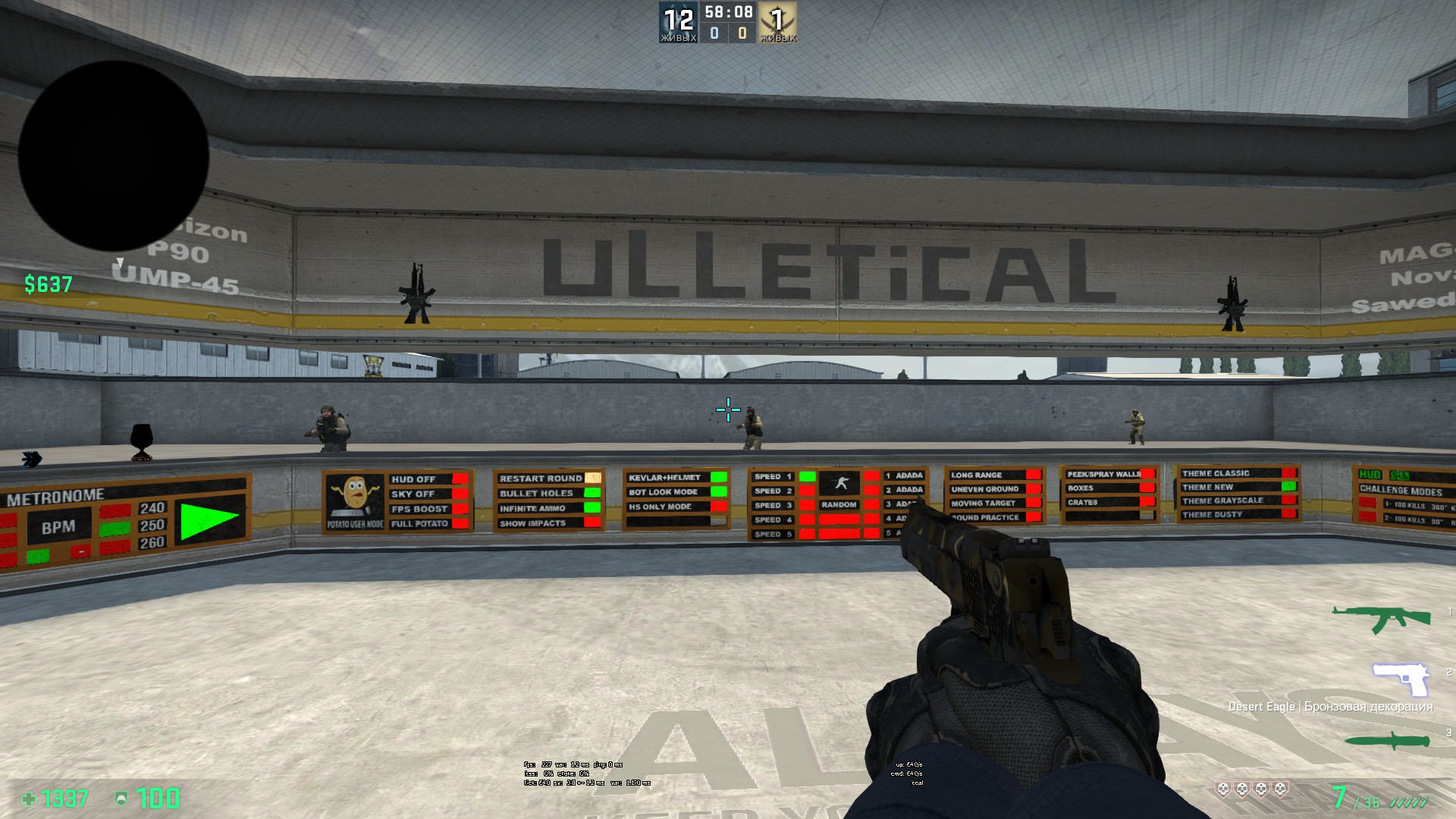Click the armor shield icon beside the 100 value

[120, 798]
